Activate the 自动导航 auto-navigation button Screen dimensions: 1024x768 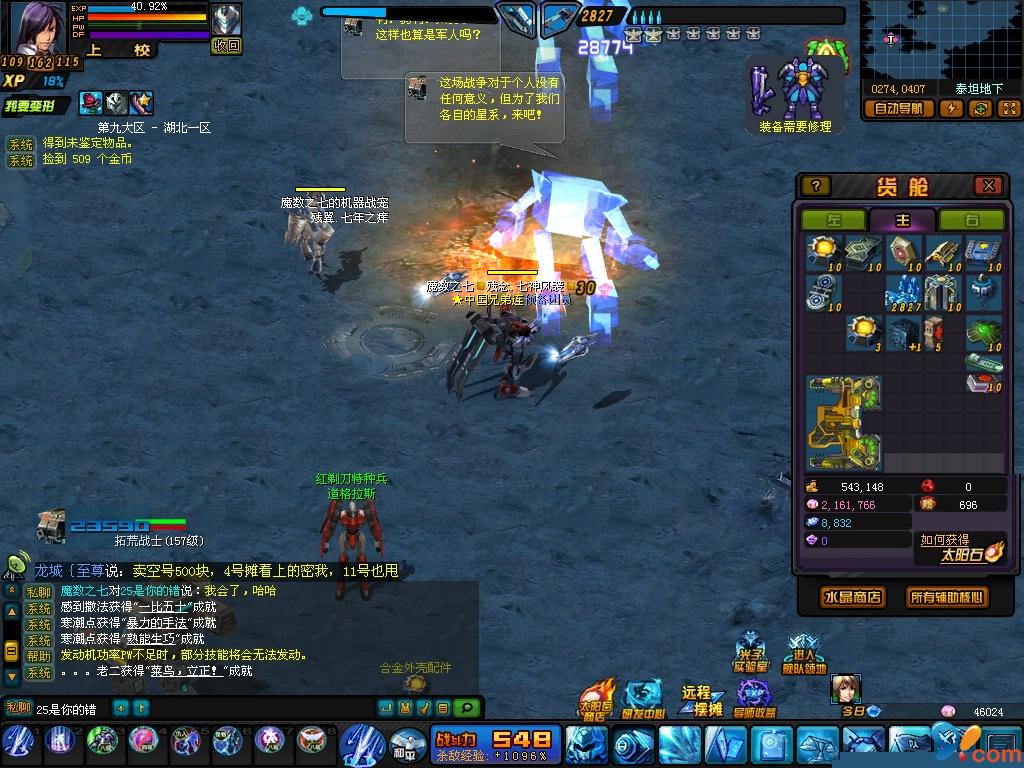pyautogui.click(x=899, y=109)
